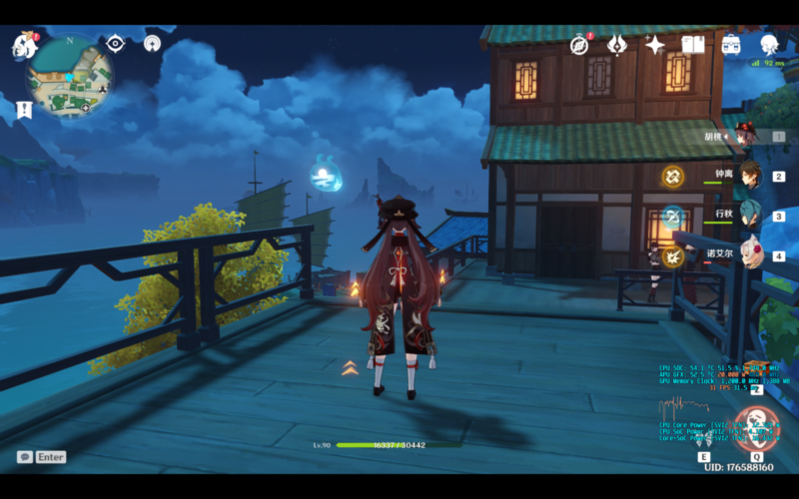Open the wish star icon

click(655, 45)
